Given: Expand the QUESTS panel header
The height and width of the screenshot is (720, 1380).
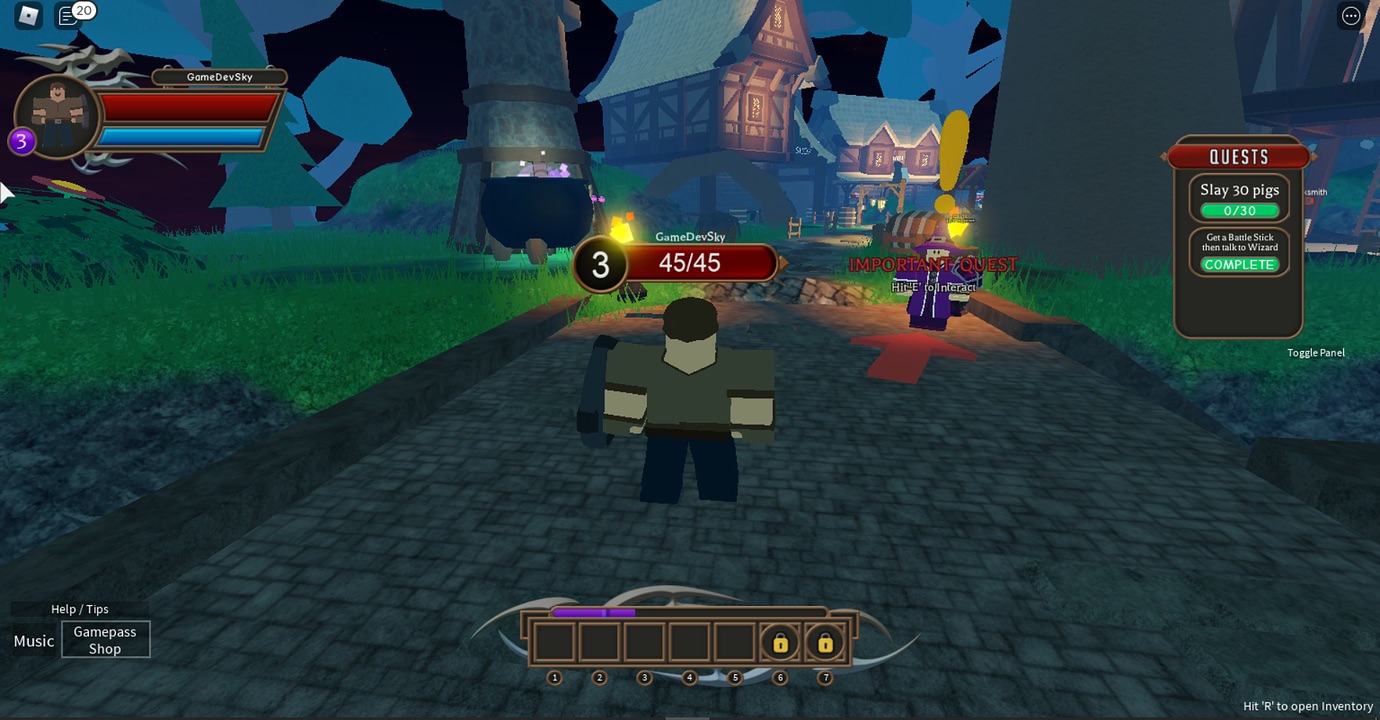Looking at the screenshot, I should click(1239, 156).
